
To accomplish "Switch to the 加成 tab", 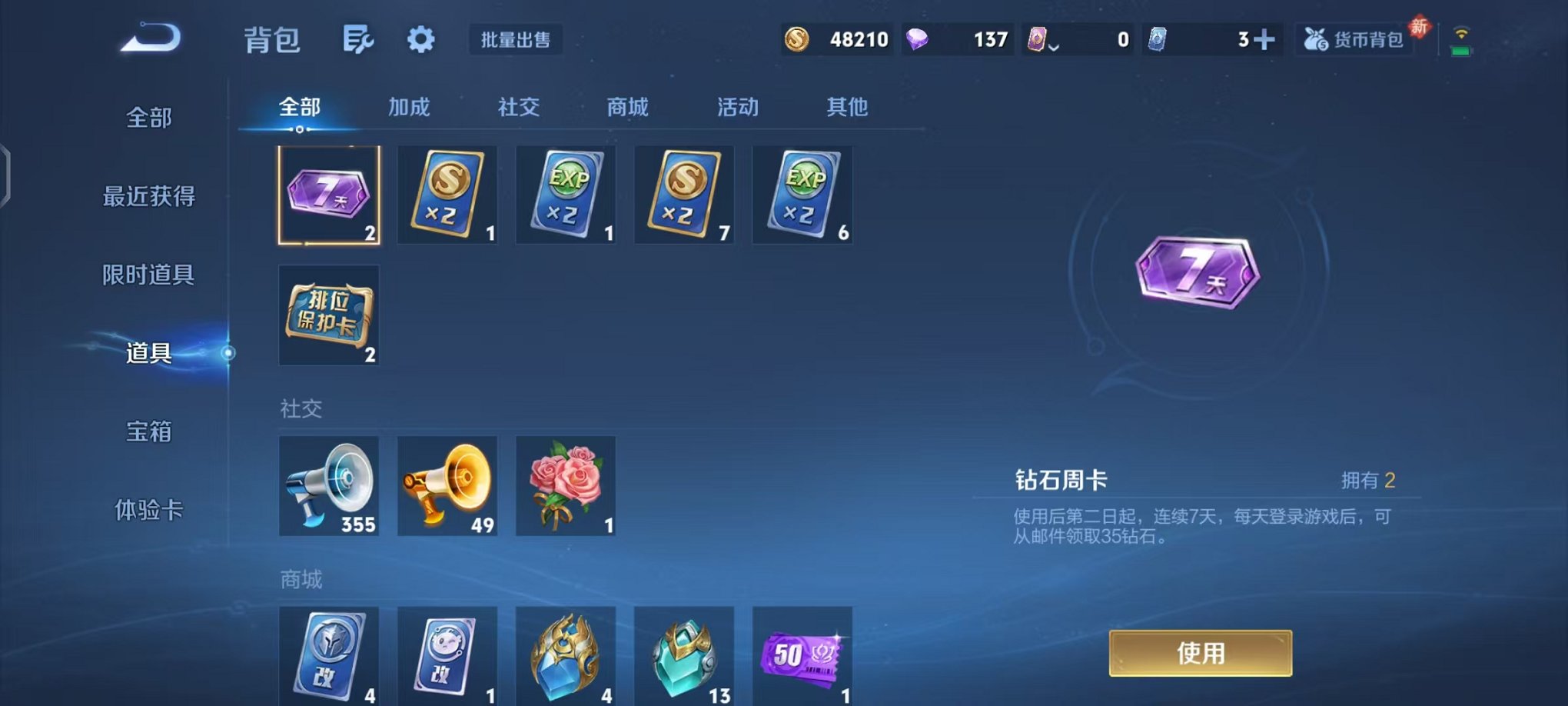I will point(407,108).
